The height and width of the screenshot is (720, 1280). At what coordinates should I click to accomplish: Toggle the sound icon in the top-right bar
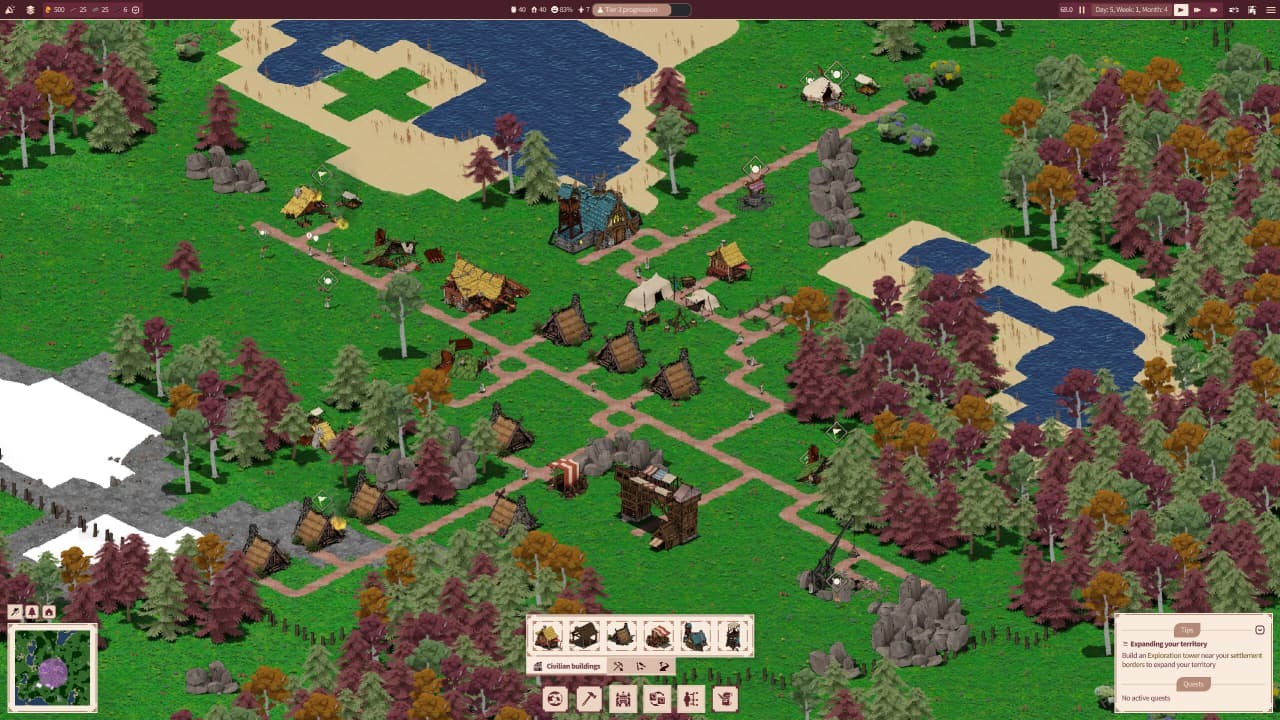point(1235,9)
